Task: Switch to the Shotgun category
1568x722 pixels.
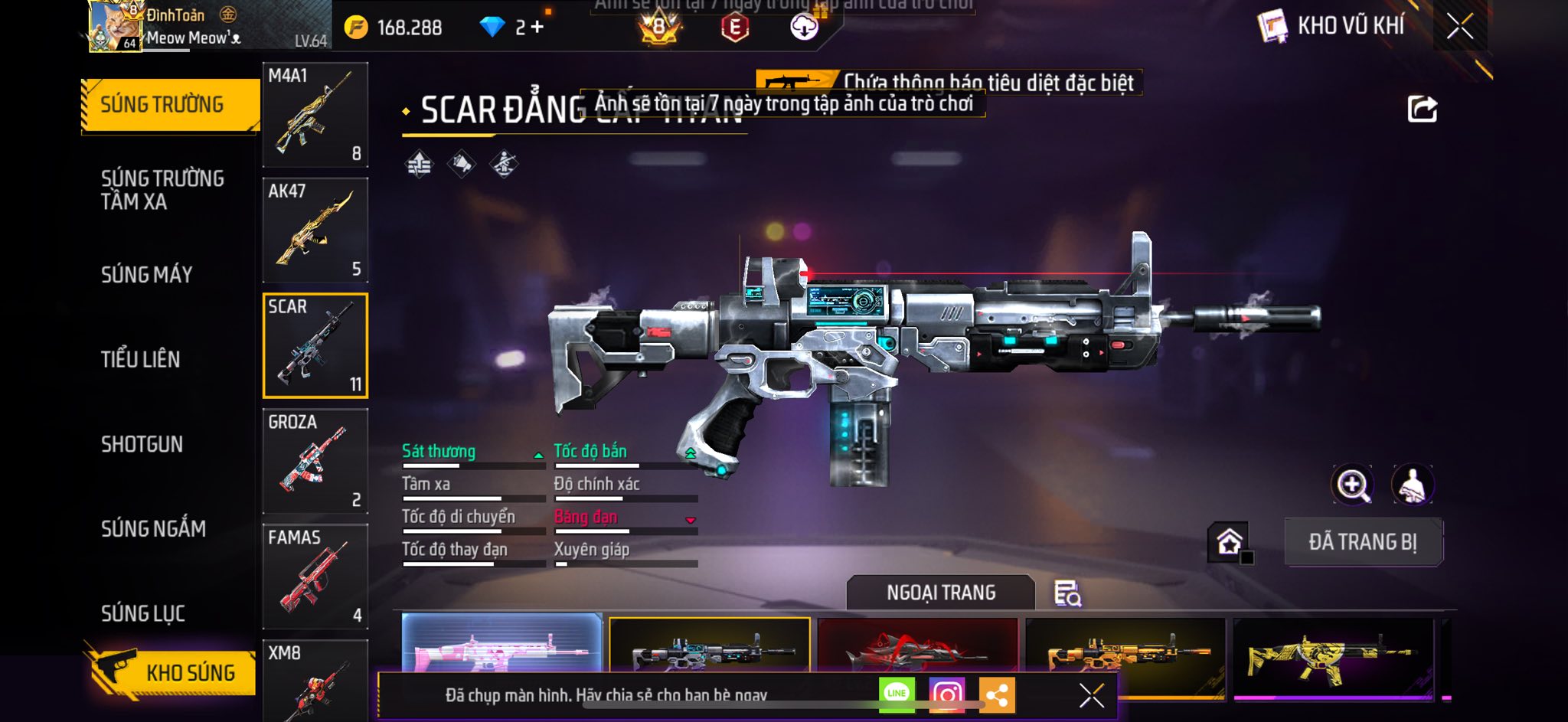Action: [x=142, y=444]
